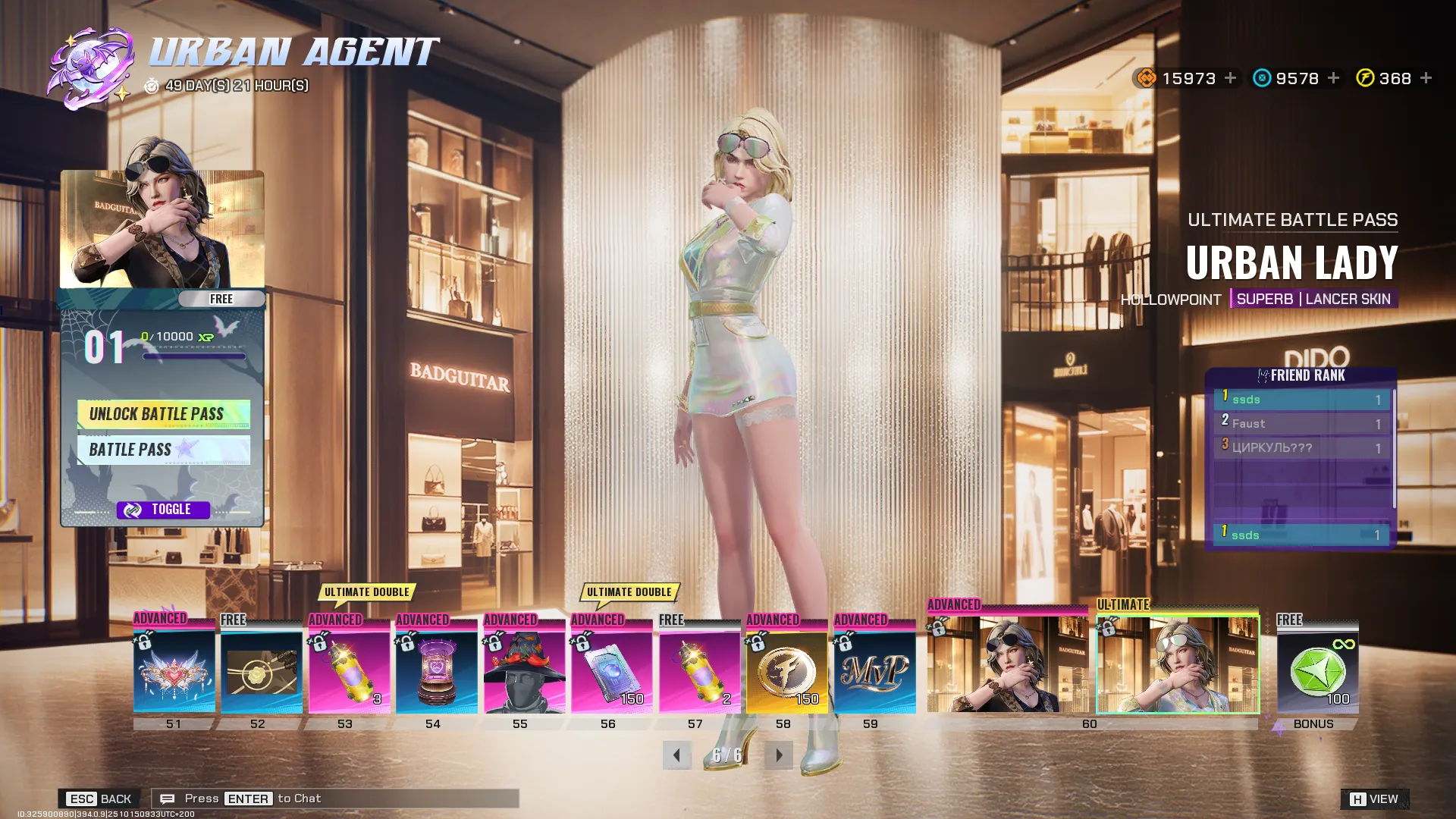
Task: Click the ESC Back button
Action: [x=99, y=798]
